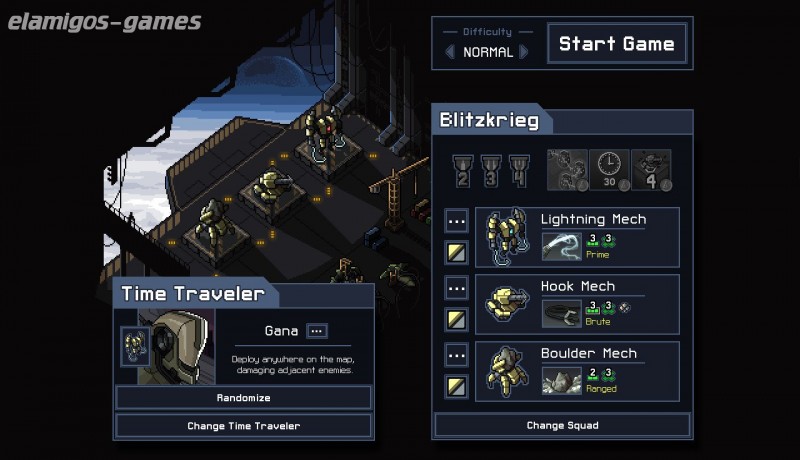Click the squad medal numbered 2
The height and width of the screenshot is (460, 800).
pos(464,169)
